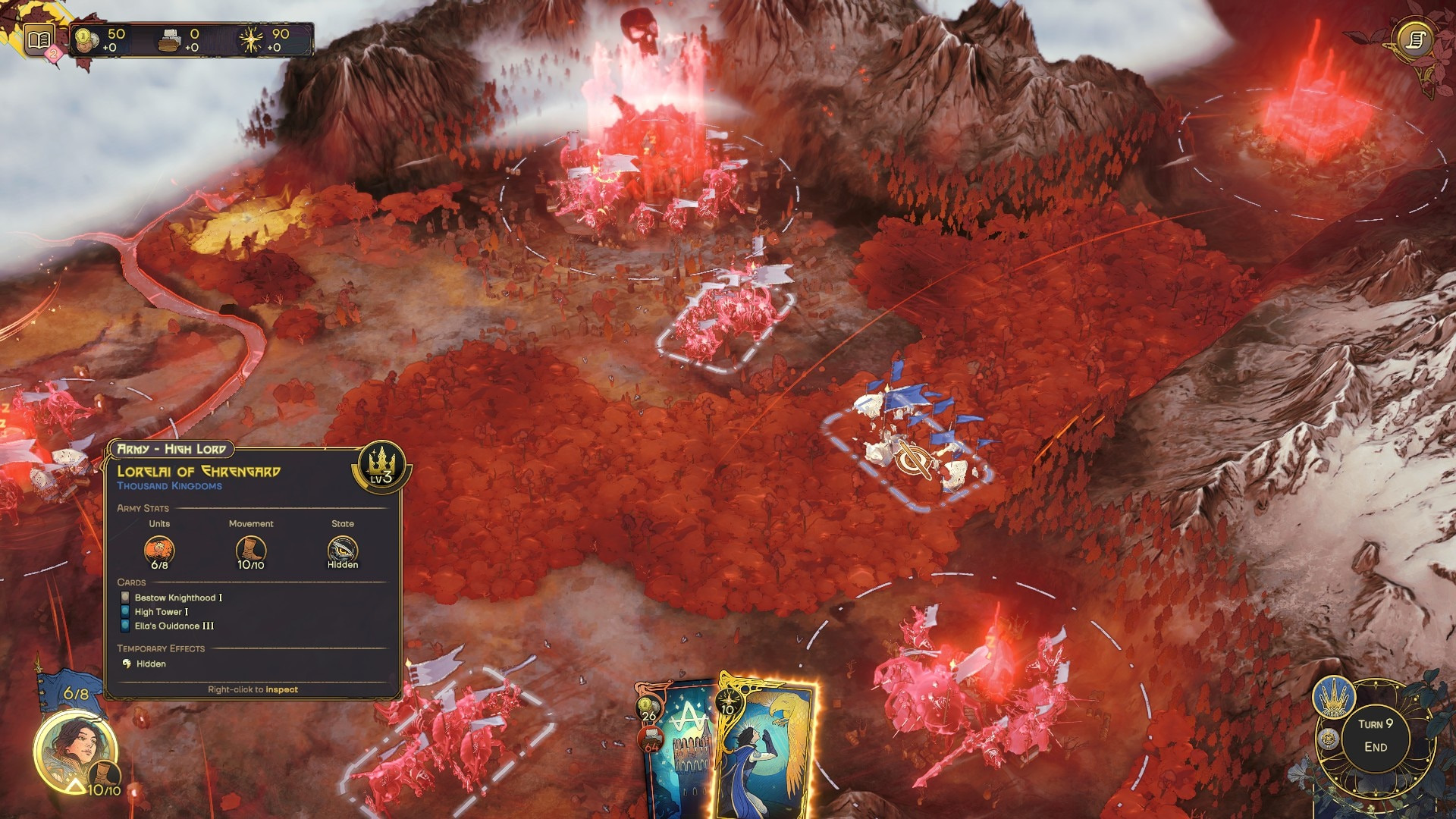Click the Bestow Knighthood I card entry
The height and width of the screenshot is (819, 1456).
click(178, 598)
